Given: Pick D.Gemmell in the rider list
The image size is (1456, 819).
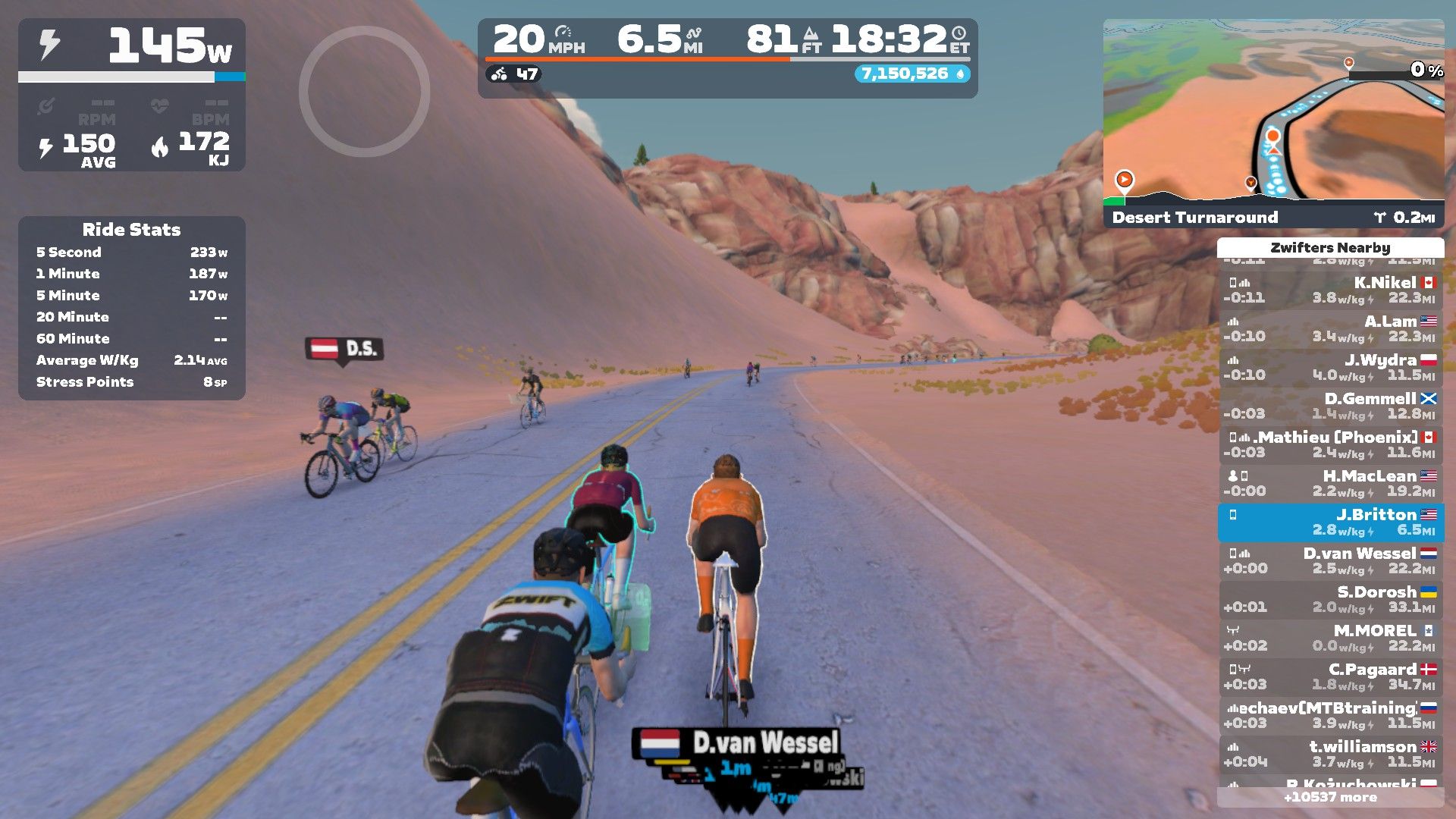Looking at the screenshot, I should (x=1331, y=406).
